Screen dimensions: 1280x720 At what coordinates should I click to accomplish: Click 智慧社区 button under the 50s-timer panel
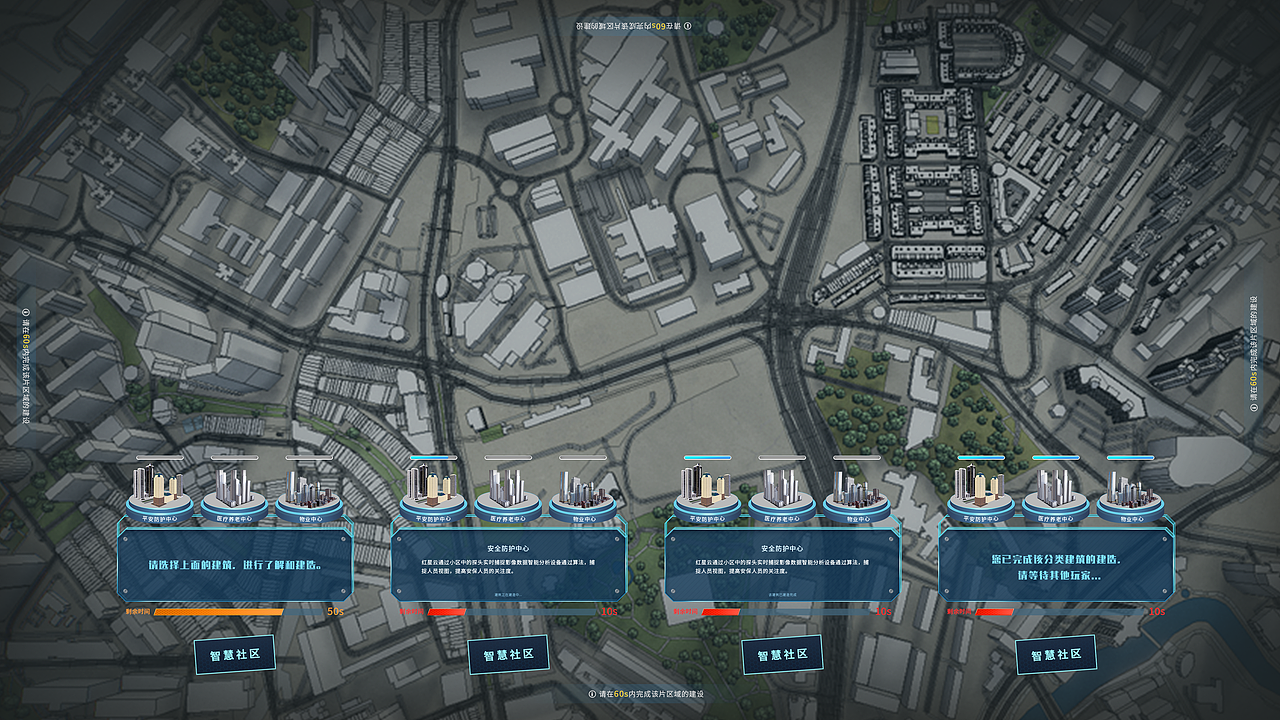point(234,656)
